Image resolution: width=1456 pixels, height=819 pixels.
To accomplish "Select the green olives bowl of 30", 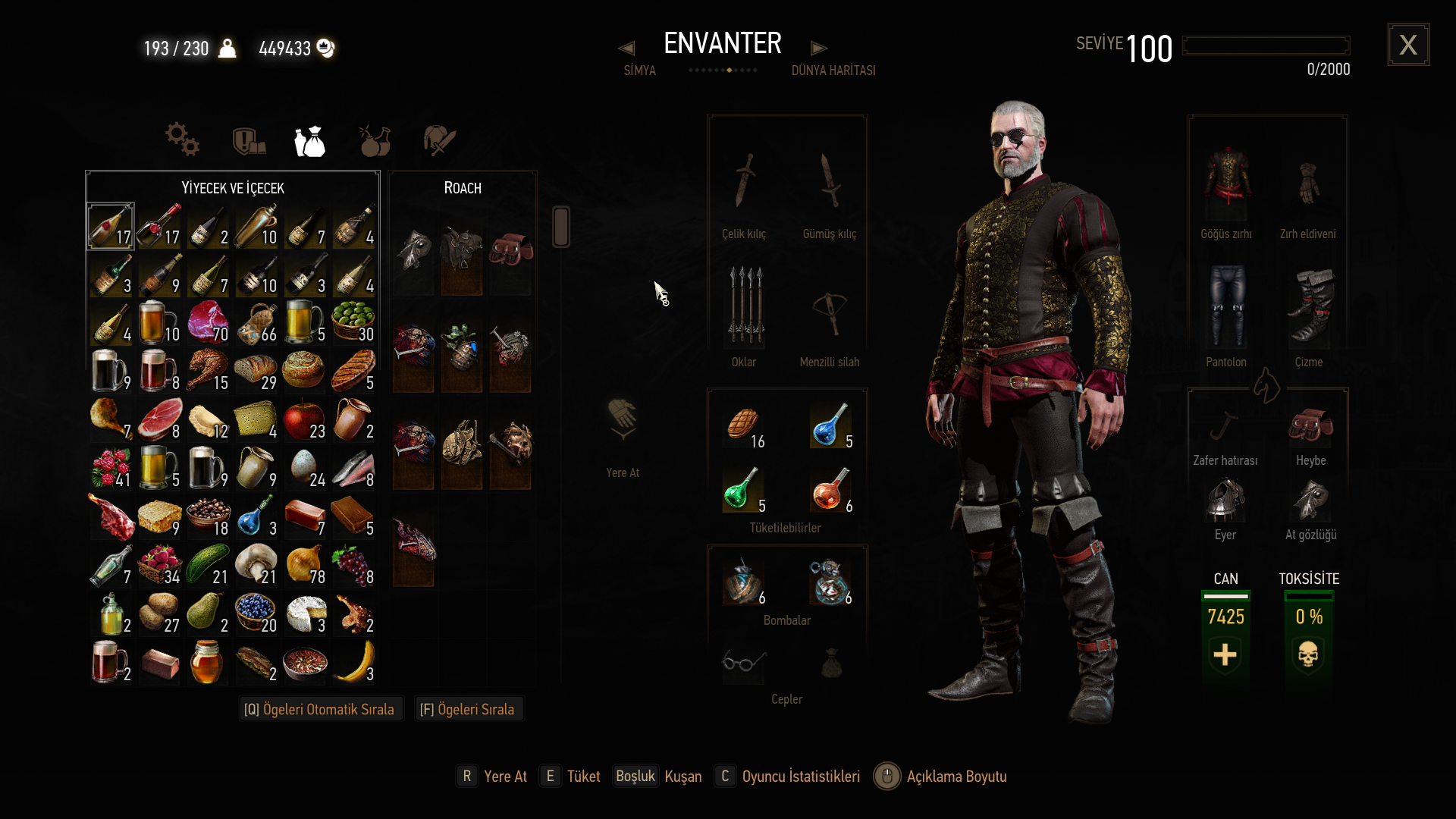I will [353, 323].
